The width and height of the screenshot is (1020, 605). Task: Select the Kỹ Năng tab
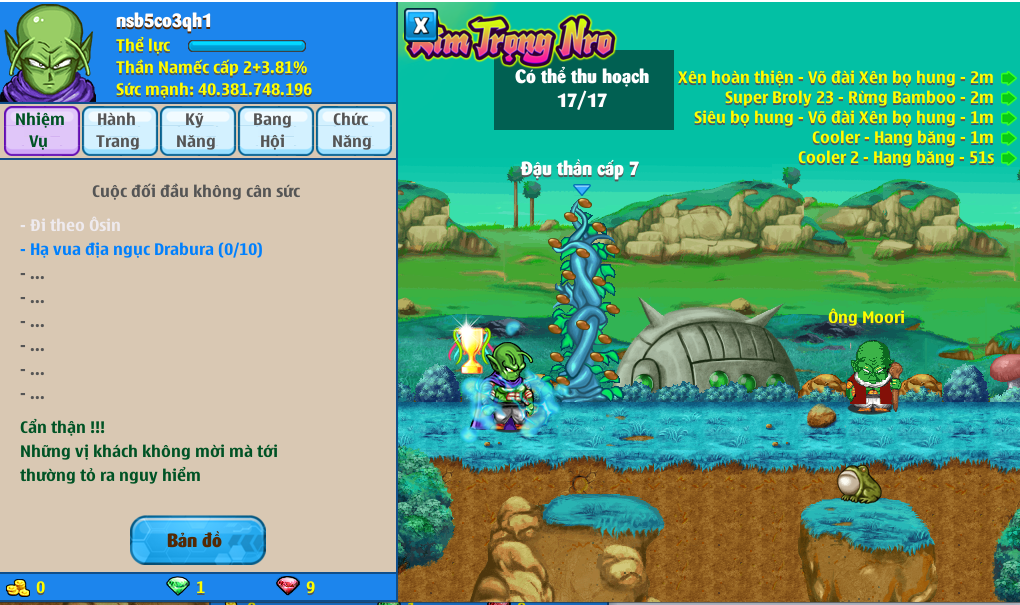197,131
